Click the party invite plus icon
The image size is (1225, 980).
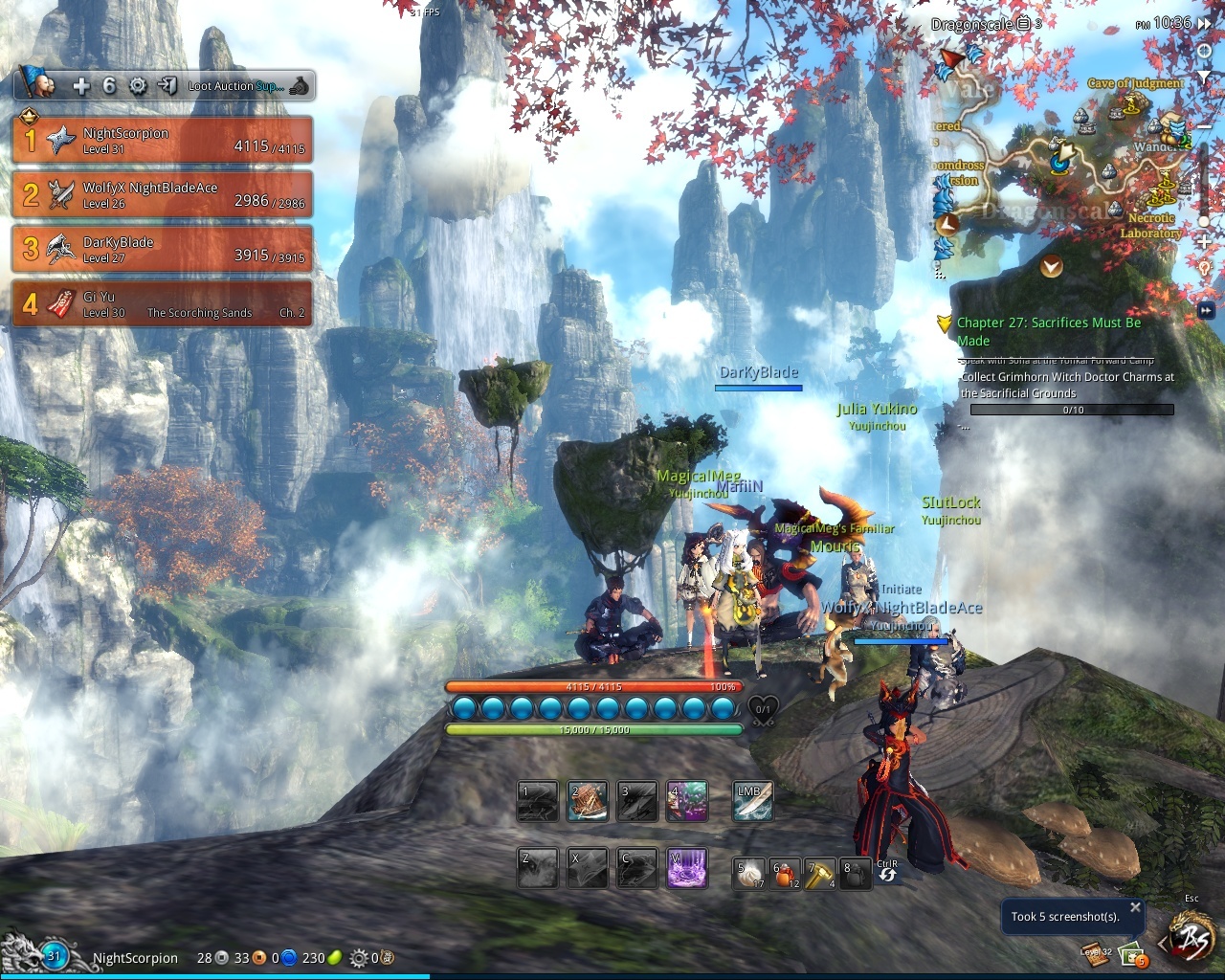(x=81, y=86)
